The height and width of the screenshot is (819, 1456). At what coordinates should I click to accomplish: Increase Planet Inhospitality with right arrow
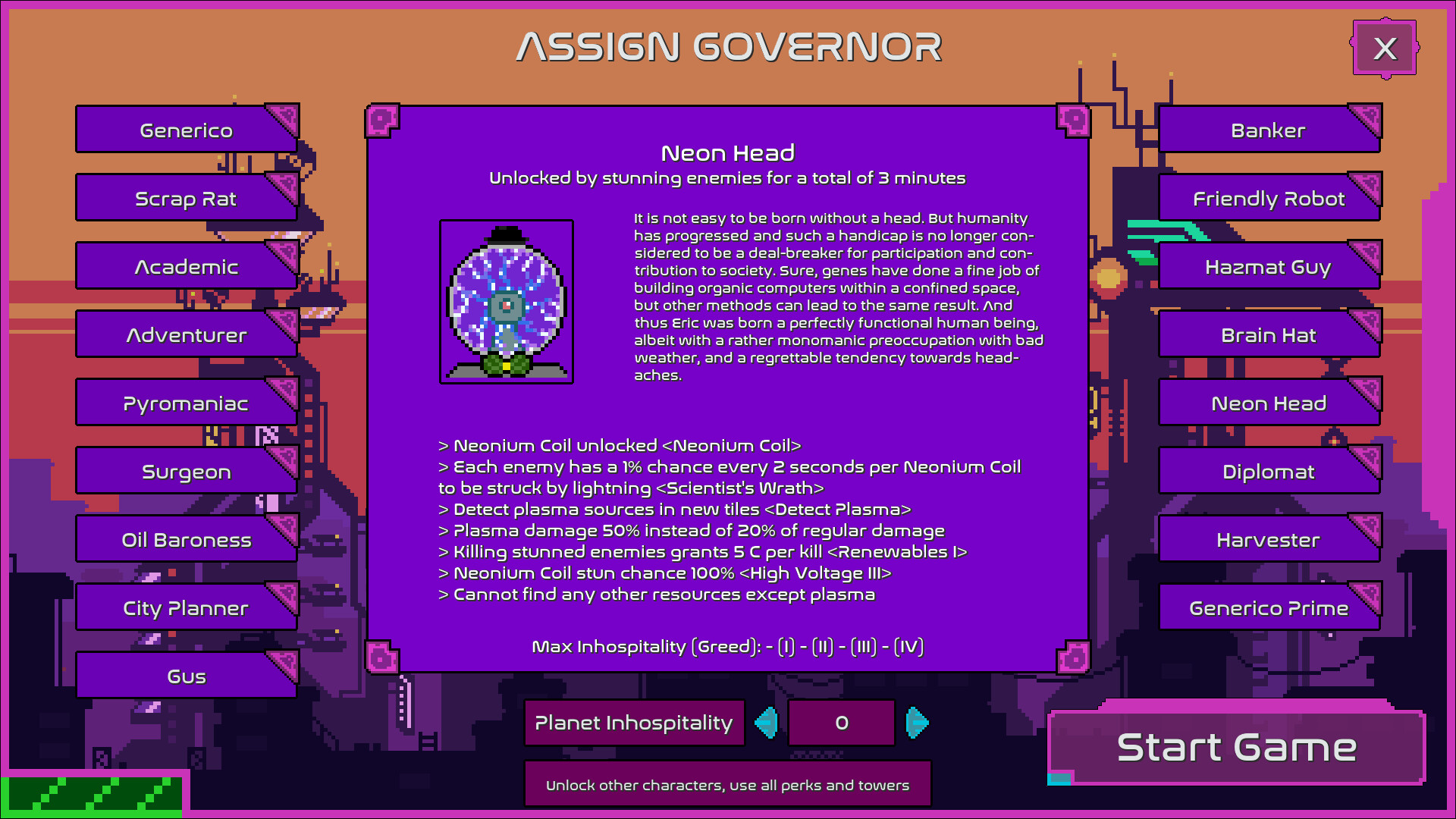(x=917, y=723)
